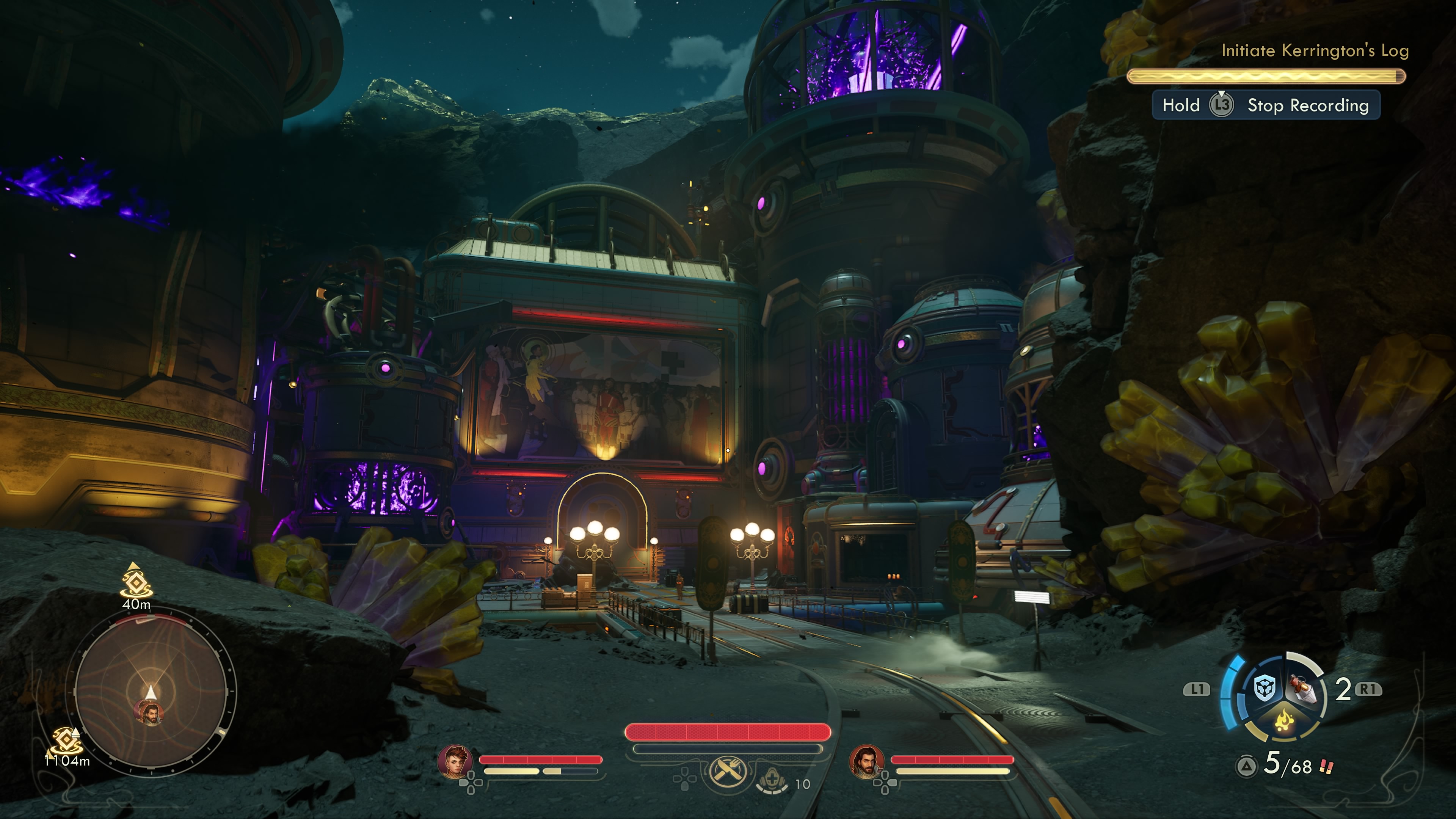
Task: Use the medical inhaler icon
Action: [x=772, y=781]
